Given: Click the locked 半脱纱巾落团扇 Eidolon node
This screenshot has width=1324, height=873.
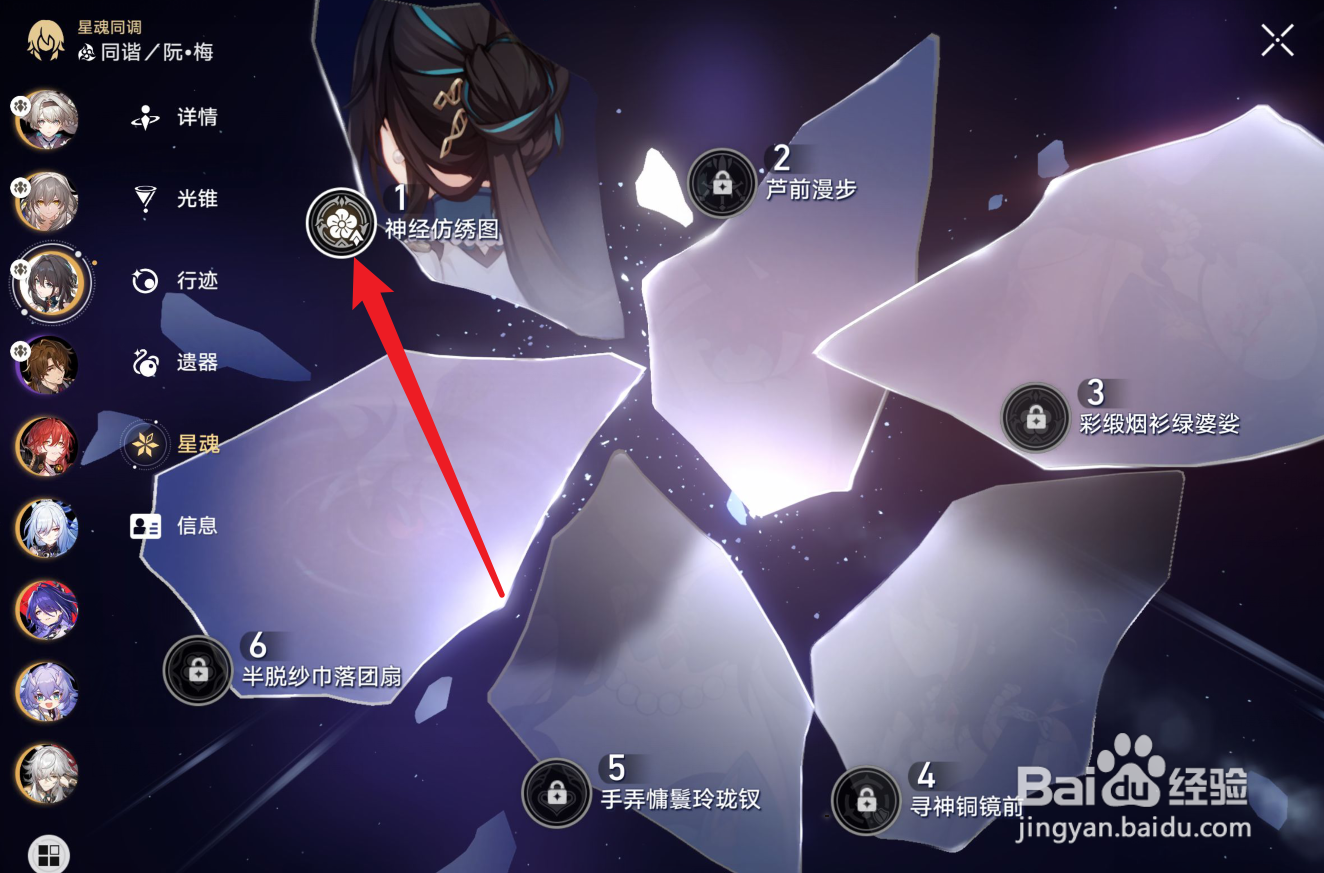Looking at the screenshot, I should tap(197, 670).
